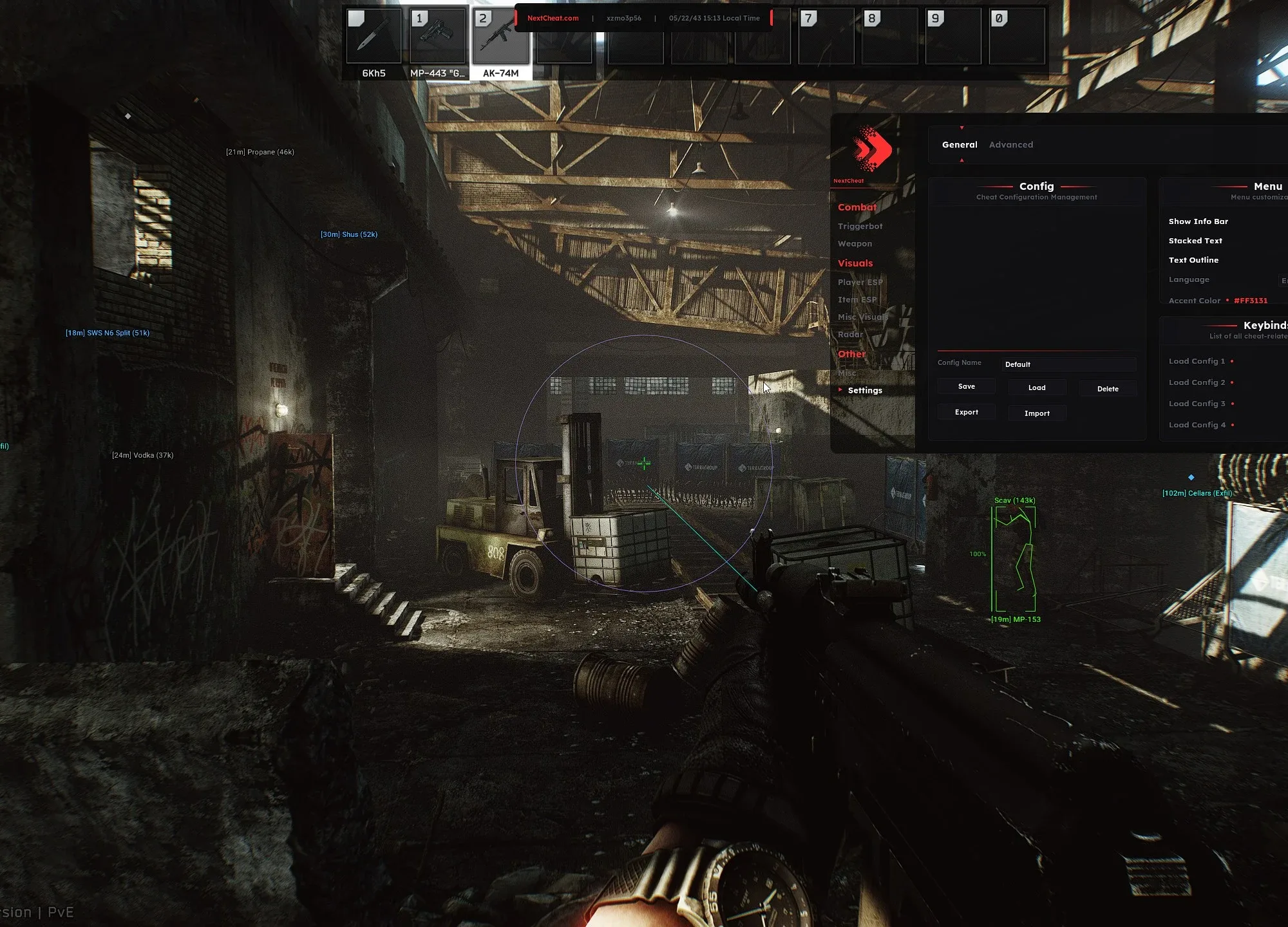Open the Player ESP section
The width and height of the screenshot is (1288, 927).
pyautogui.click(x=860, y=283)
